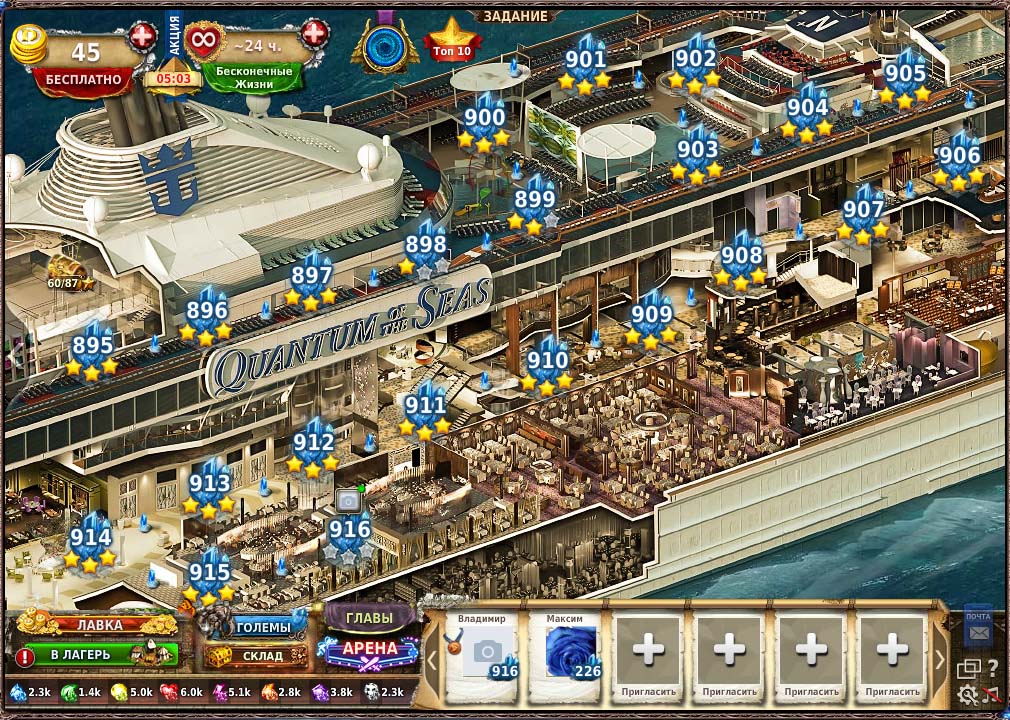This screenshot has width=1010, height=720.
Task: Select level 916 on the map
Action: pyautogui.click(x=349, y=531)
